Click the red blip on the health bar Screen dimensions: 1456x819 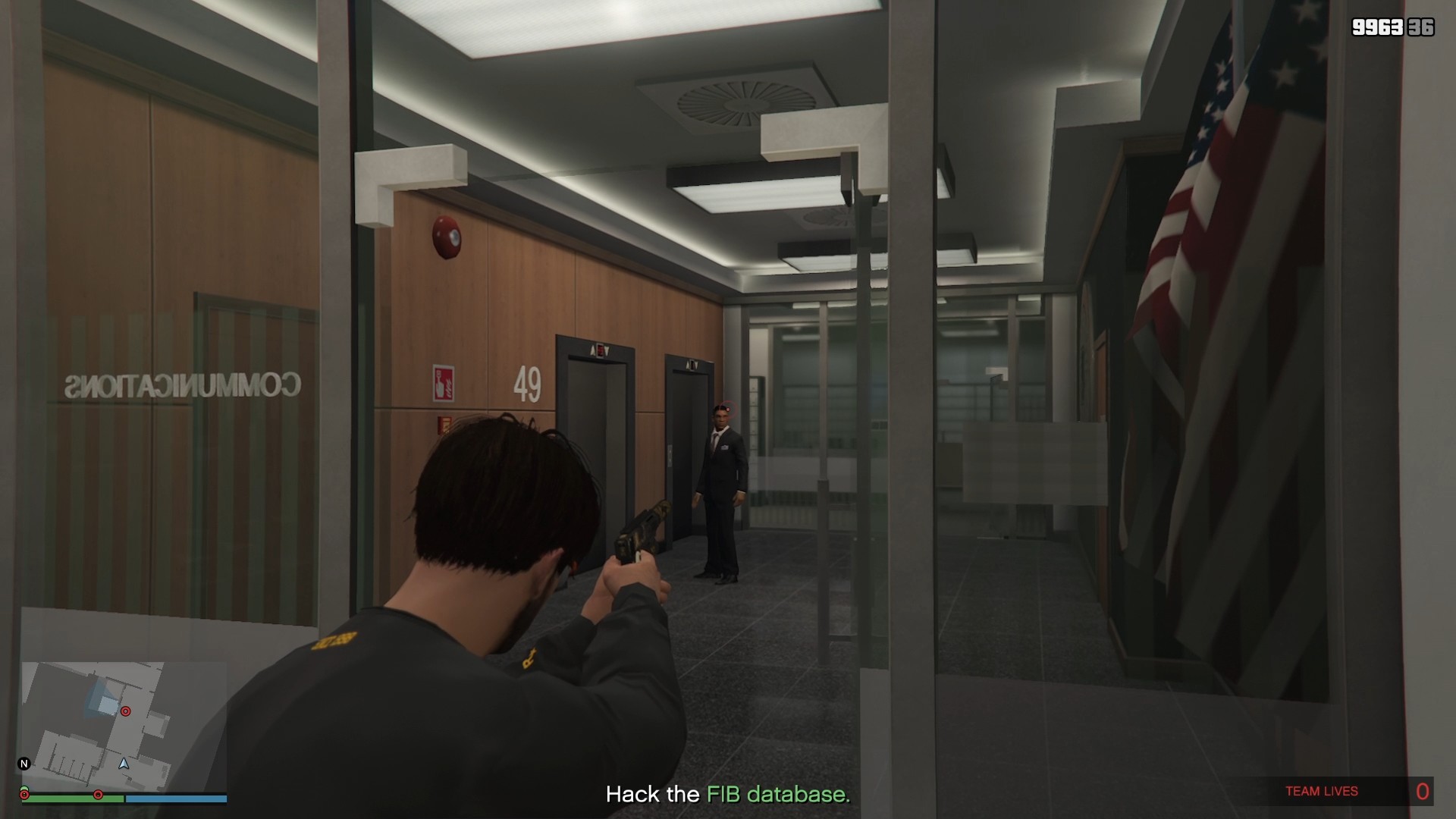(x=99, y=796)
